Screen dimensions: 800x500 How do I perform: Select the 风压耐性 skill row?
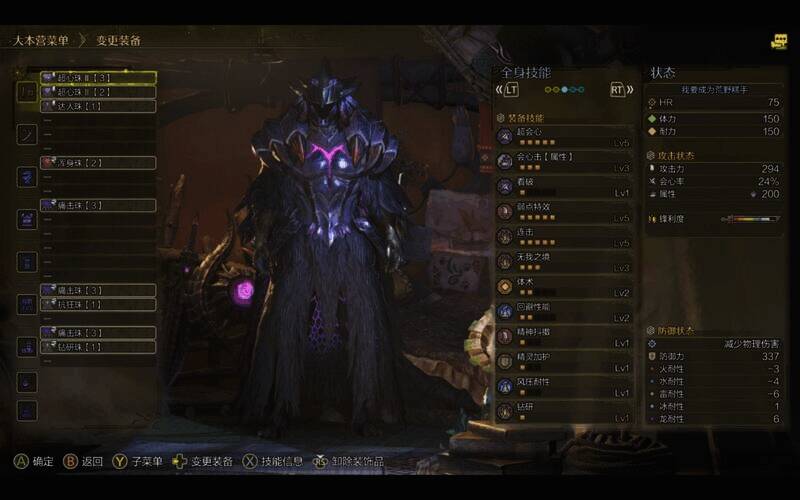pyautogui.click(x=565, y=386)
